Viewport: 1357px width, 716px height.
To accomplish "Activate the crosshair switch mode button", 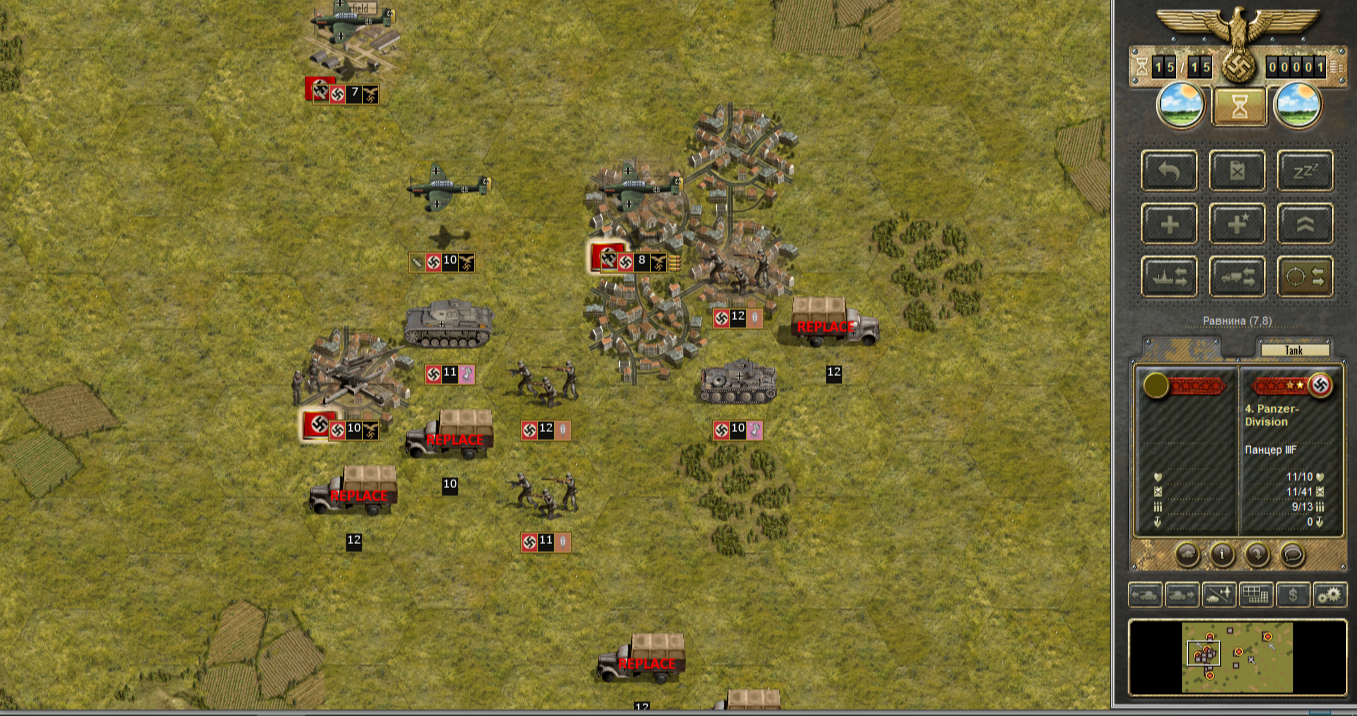I will click(1304, 277).
